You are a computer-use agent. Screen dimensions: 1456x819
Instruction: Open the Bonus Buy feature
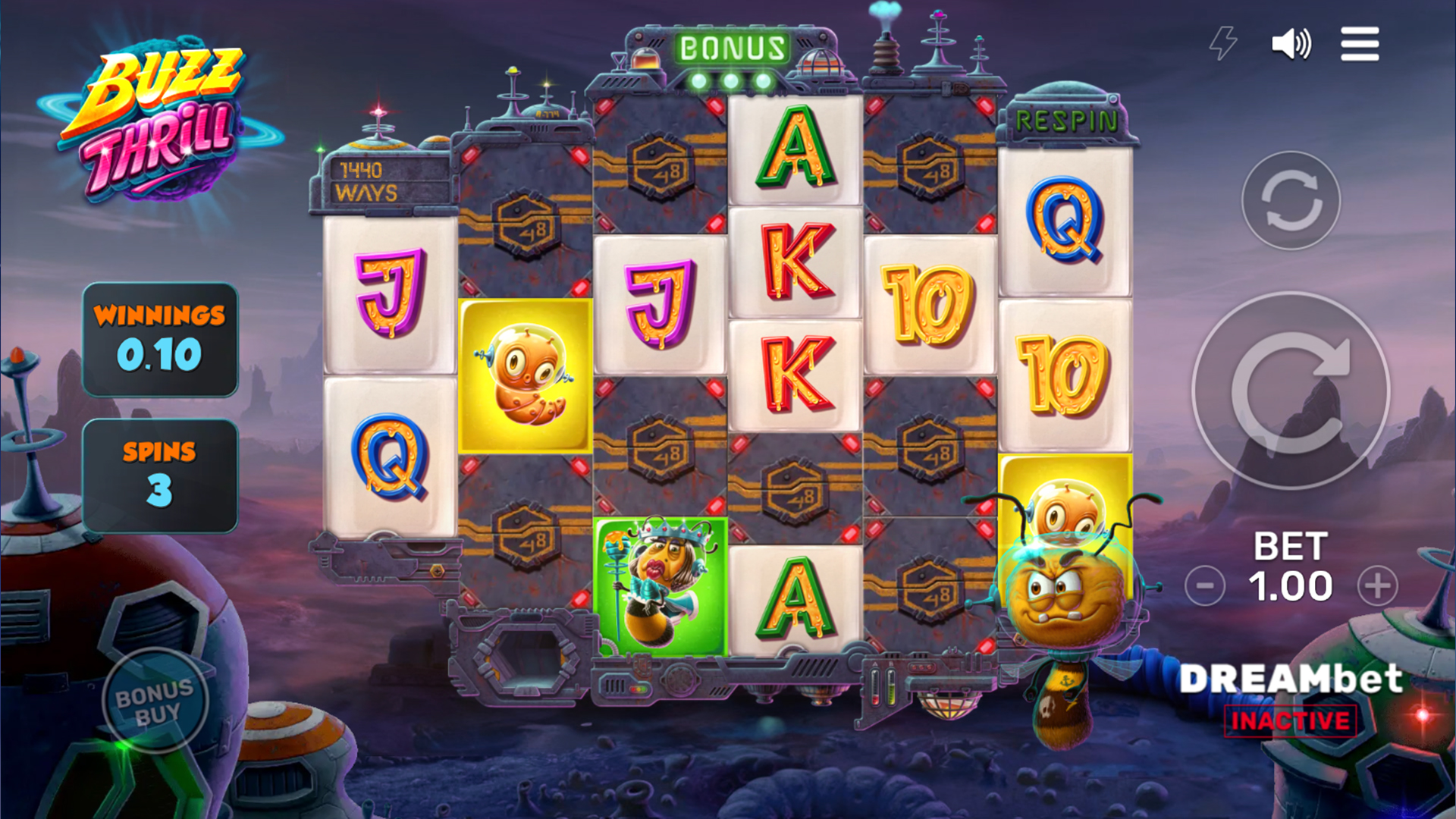(155, 701)
